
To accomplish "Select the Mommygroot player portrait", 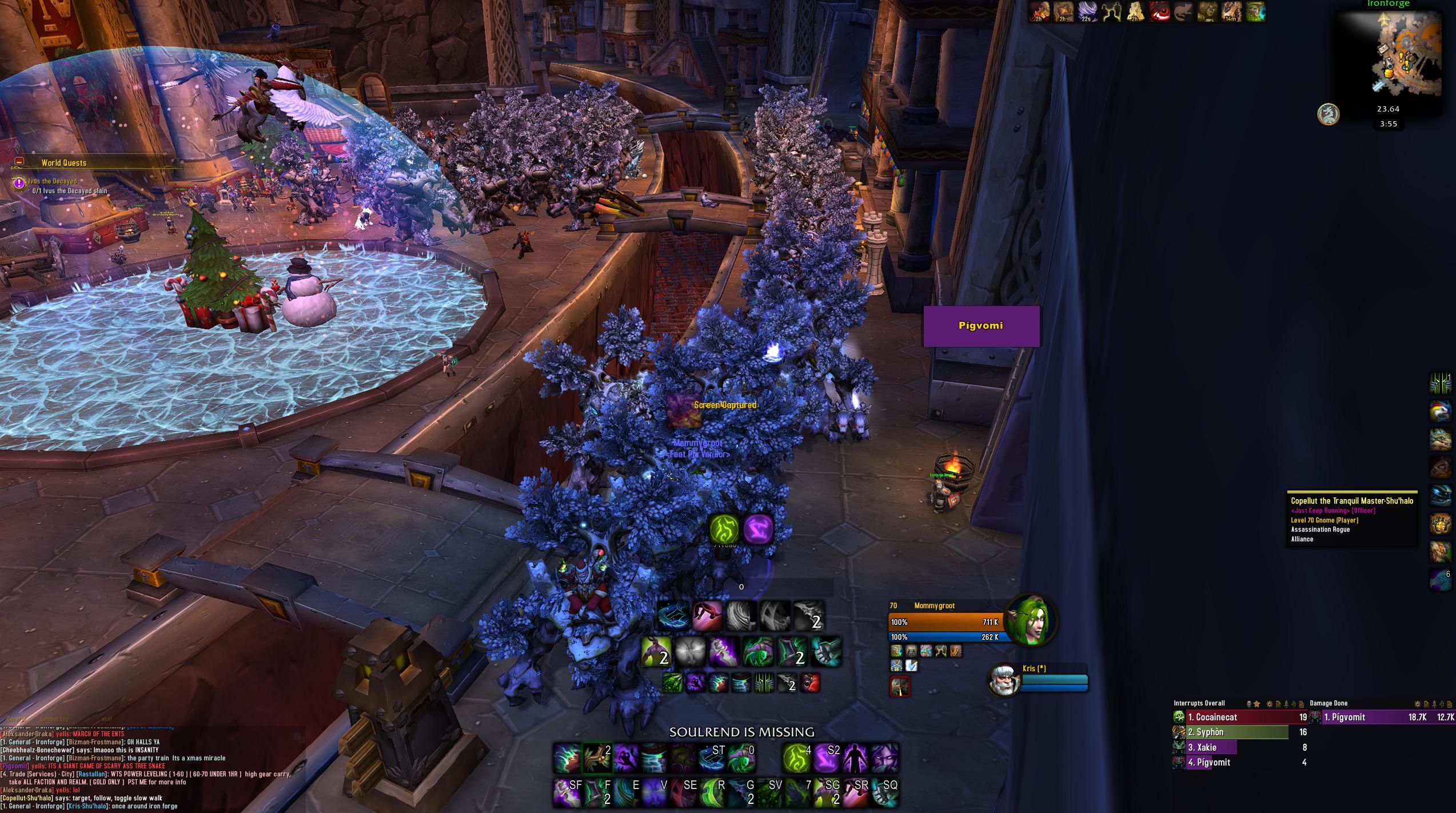I will (x=1031, y=620).
